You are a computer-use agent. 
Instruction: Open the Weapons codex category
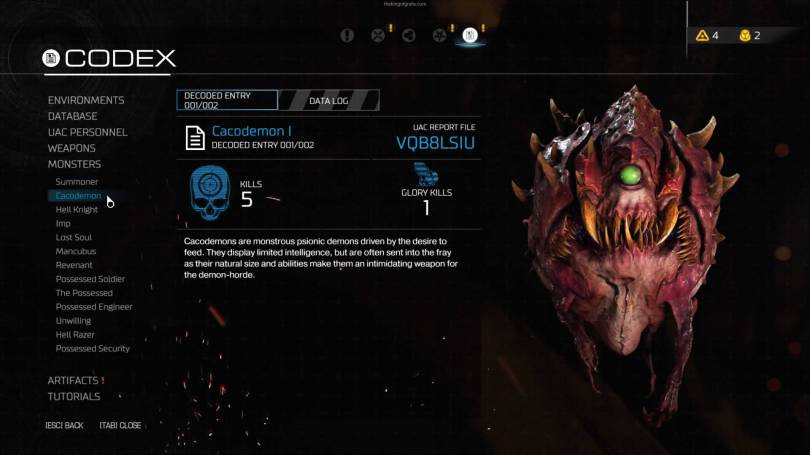[72, 148]
